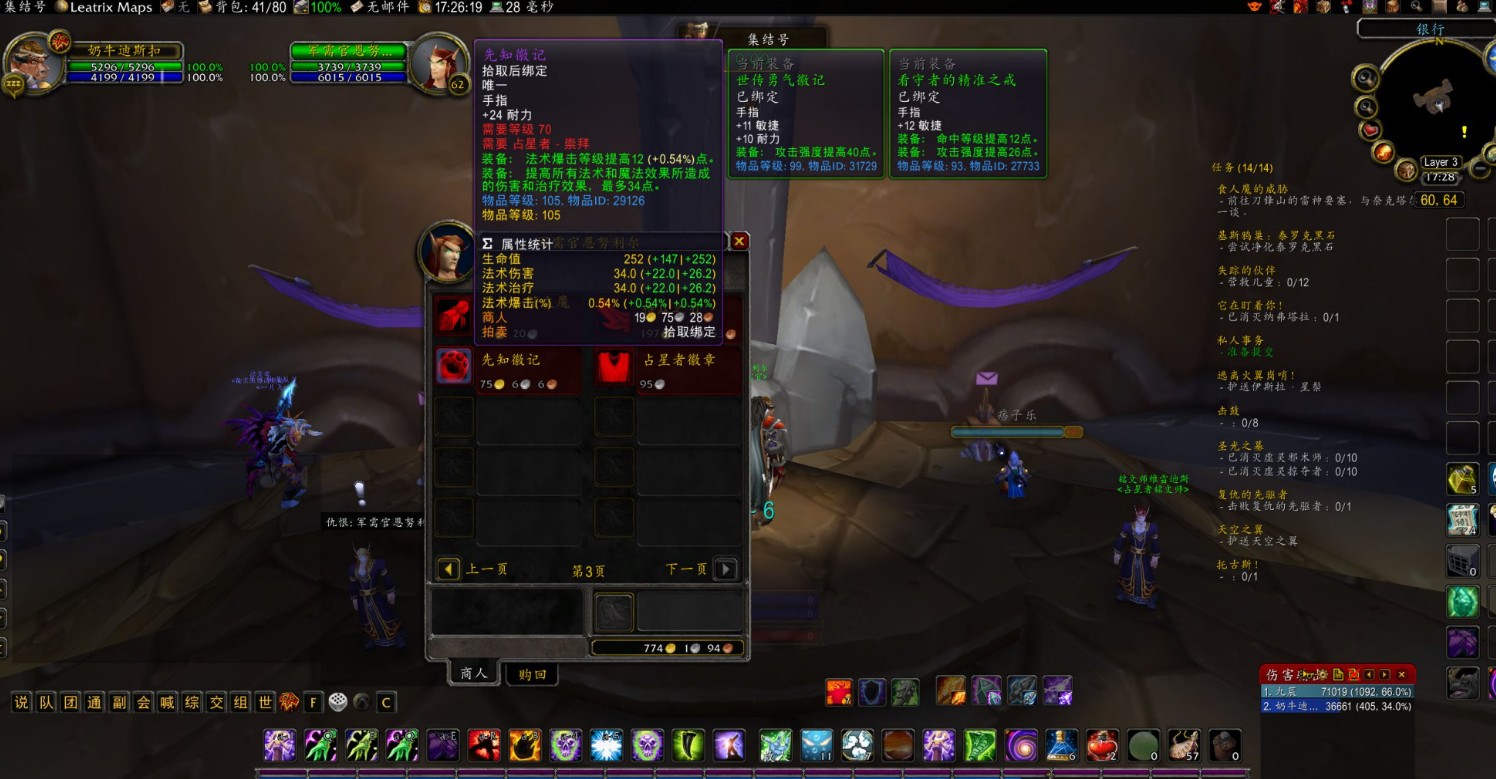The width and height of the screenshot is (1496, 779).
Task: Buy the 先知徽记 ring item
Action: 453,367
